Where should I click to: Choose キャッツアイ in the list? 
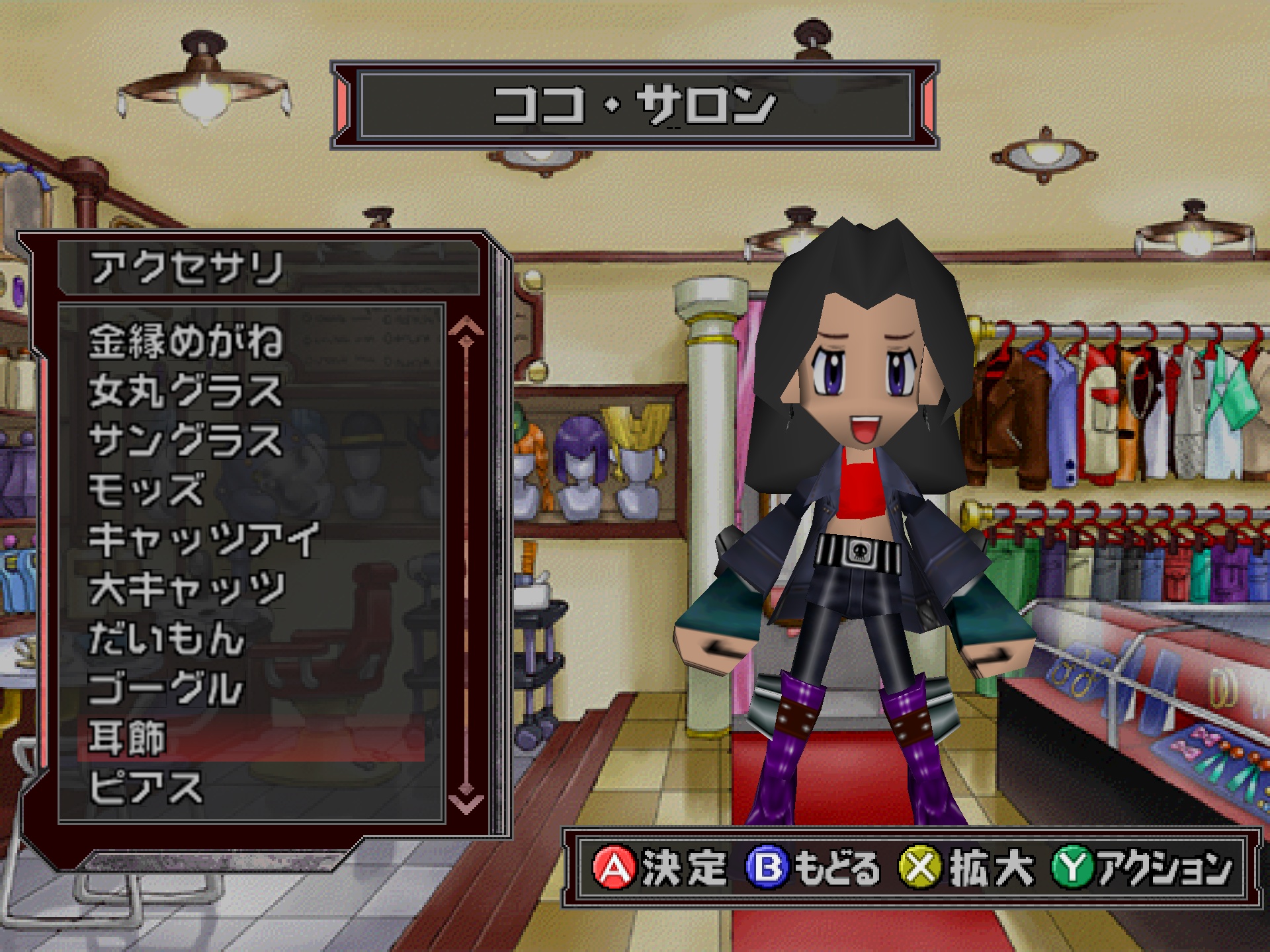[x=204, y=540]
